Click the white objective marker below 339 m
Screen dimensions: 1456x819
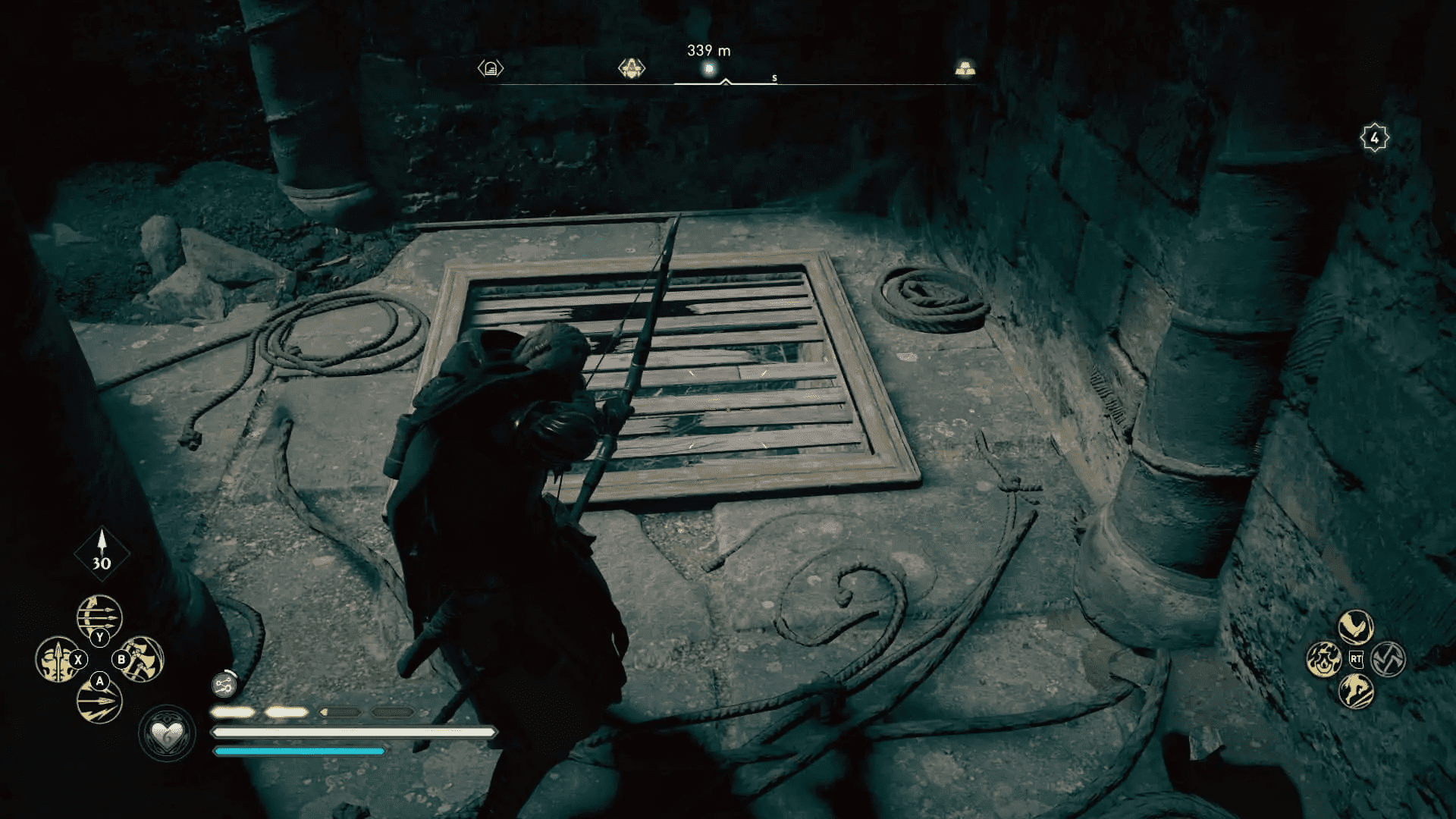pos(710,68)
